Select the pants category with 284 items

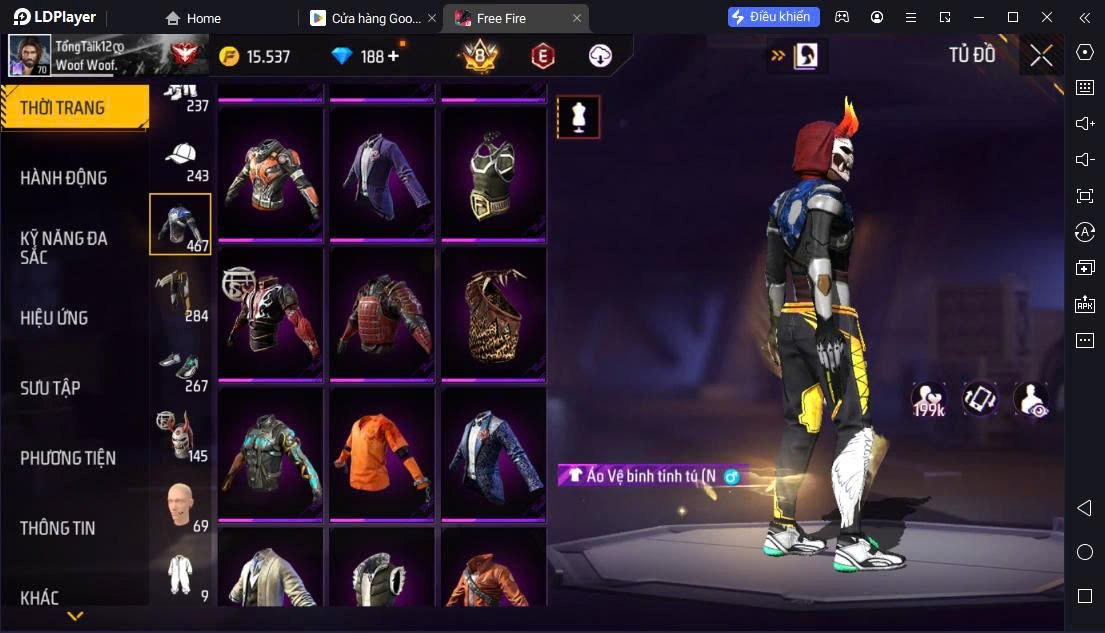(181, 295)
